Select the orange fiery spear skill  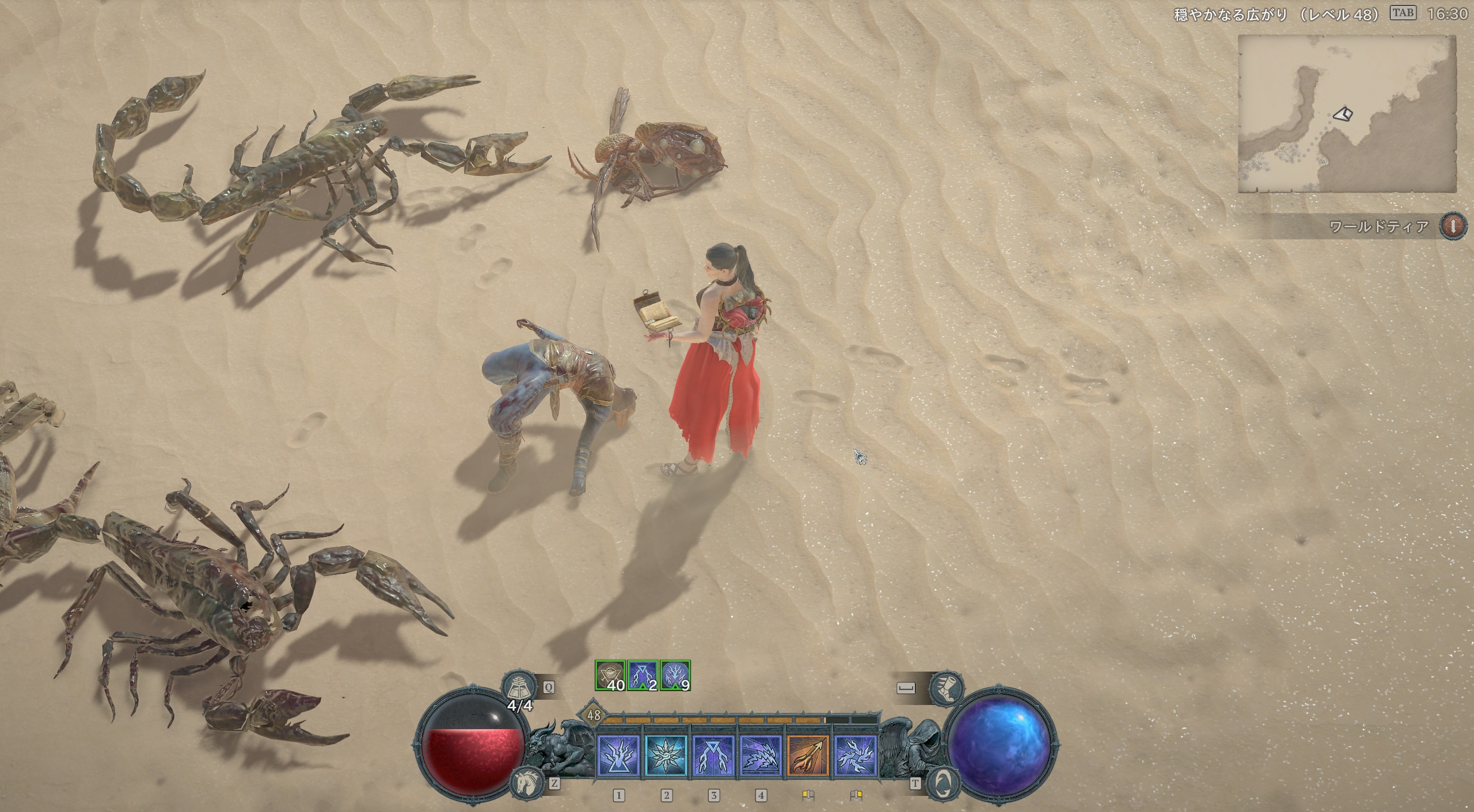pyautogui.click(x=808, y=754)
